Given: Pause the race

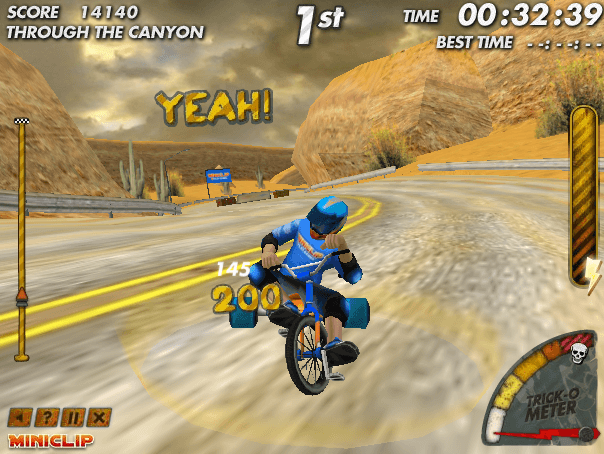Looking at the screenshot, I should 73,417.
